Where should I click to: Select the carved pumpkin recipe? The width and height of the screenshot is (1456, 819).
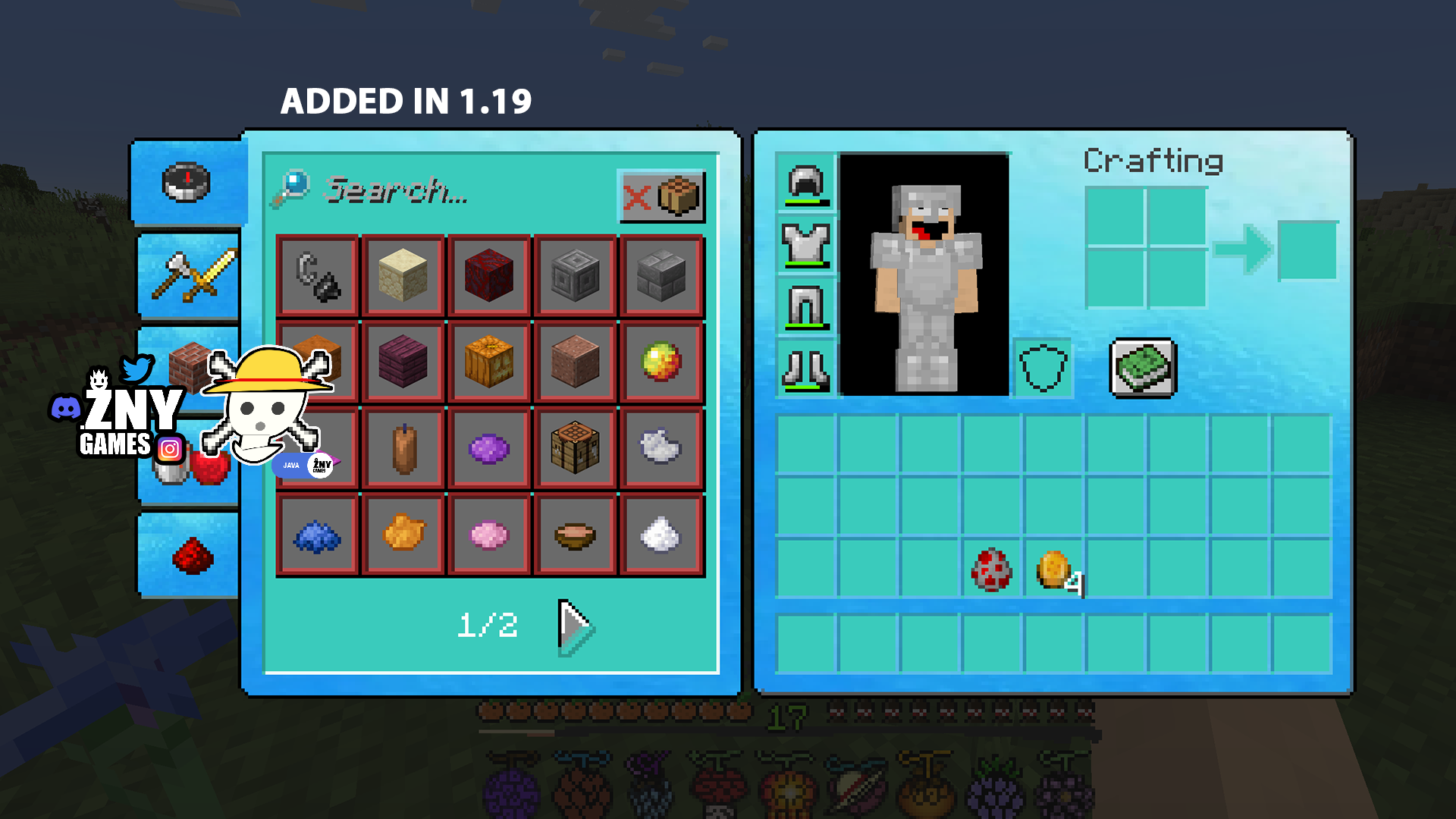point(489,362)
